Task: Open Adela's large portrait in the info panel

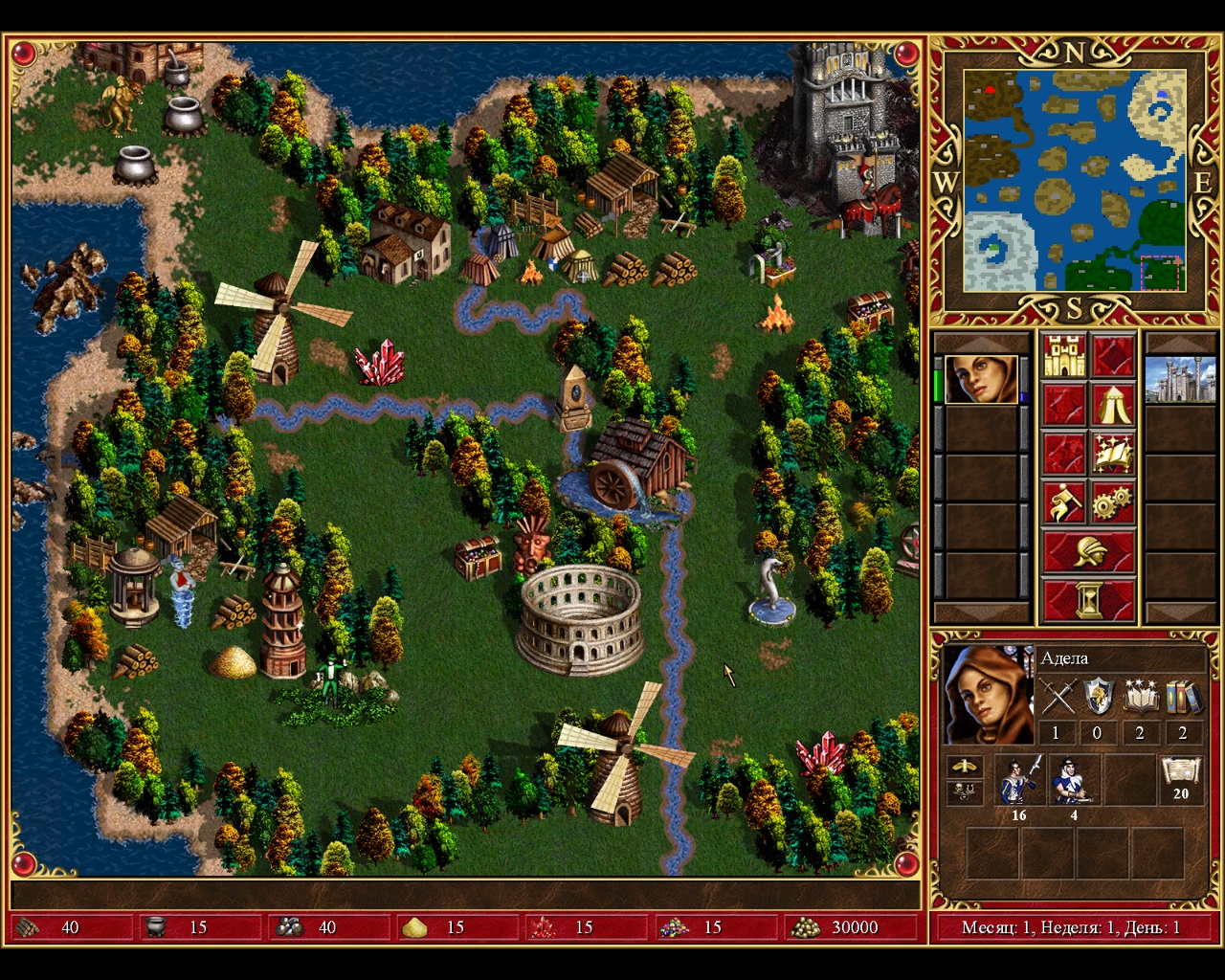Action: coord(988,696)
